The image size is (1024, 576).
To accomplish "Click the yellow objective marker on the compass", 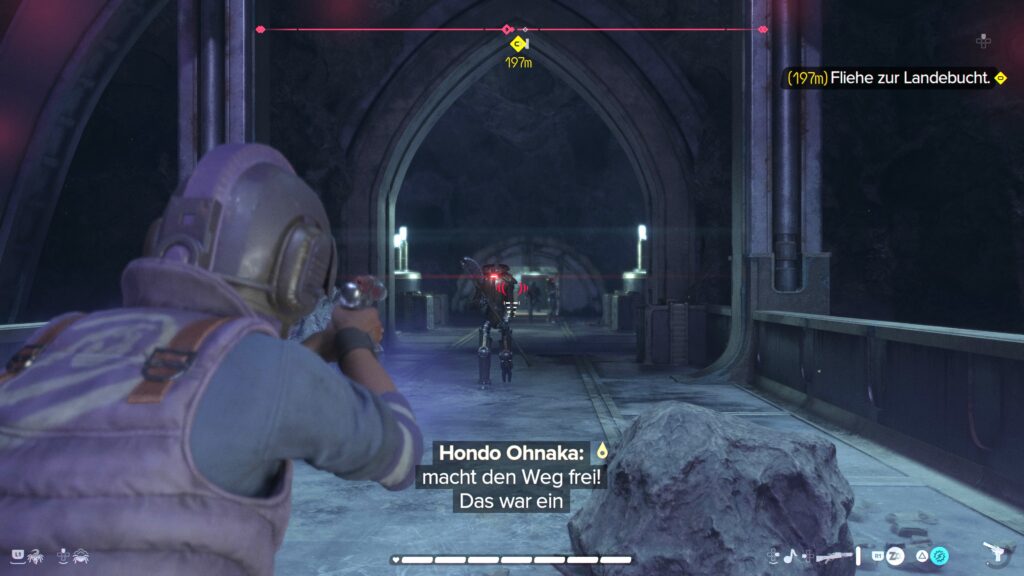I will pos(517,44).
